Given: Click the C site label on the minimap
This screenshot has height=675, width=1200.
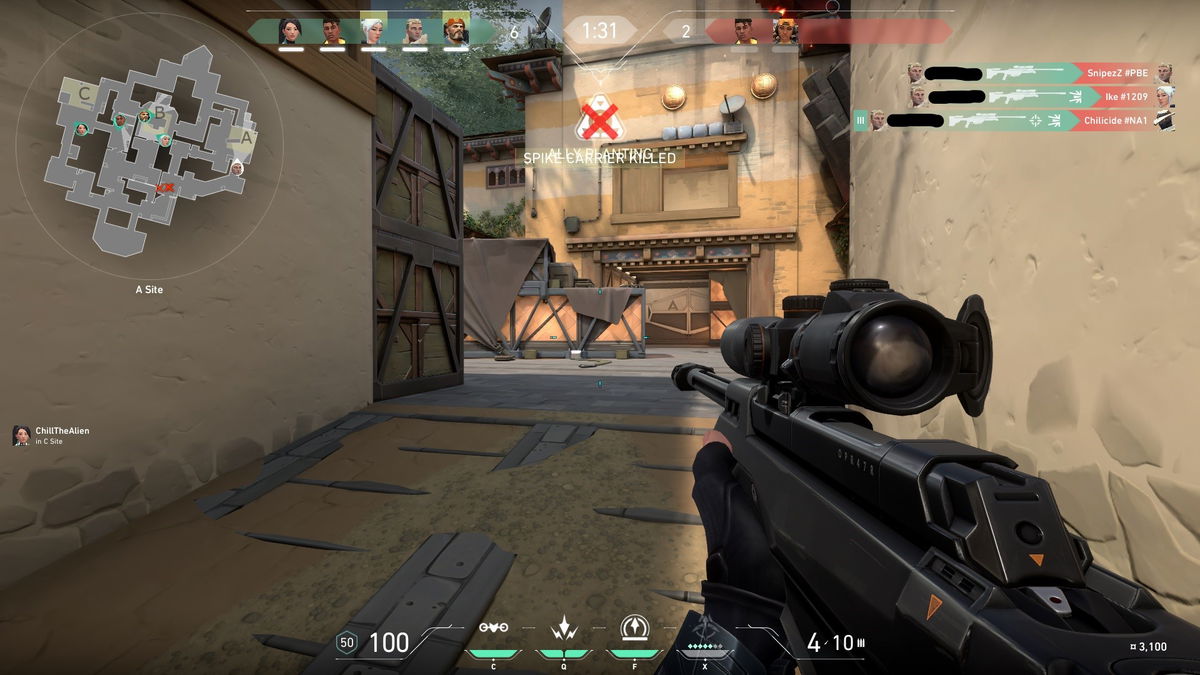Looking at the screenshot, I should click(85, 95).
